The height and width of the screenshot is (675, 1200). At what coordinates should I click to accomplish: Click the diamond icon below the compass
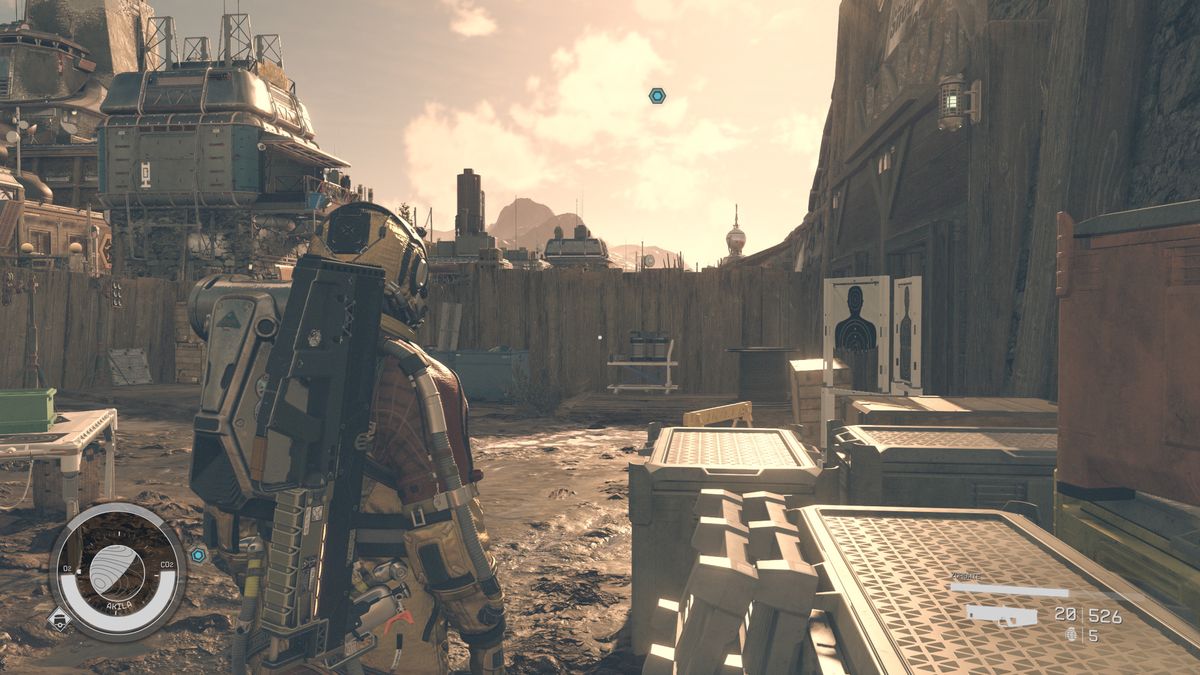58,619
